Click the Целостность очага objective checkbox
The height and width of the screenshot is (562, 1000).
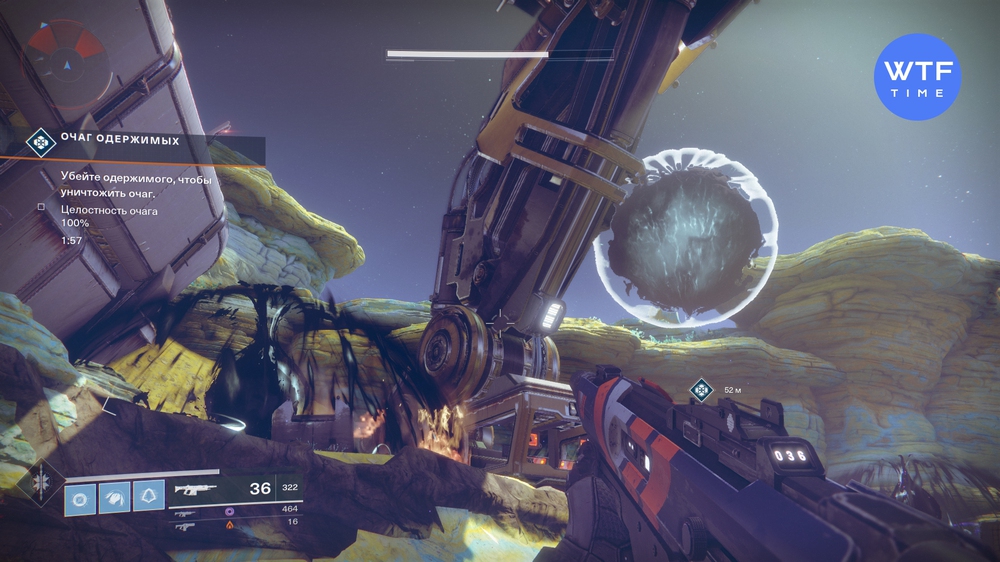41,207
